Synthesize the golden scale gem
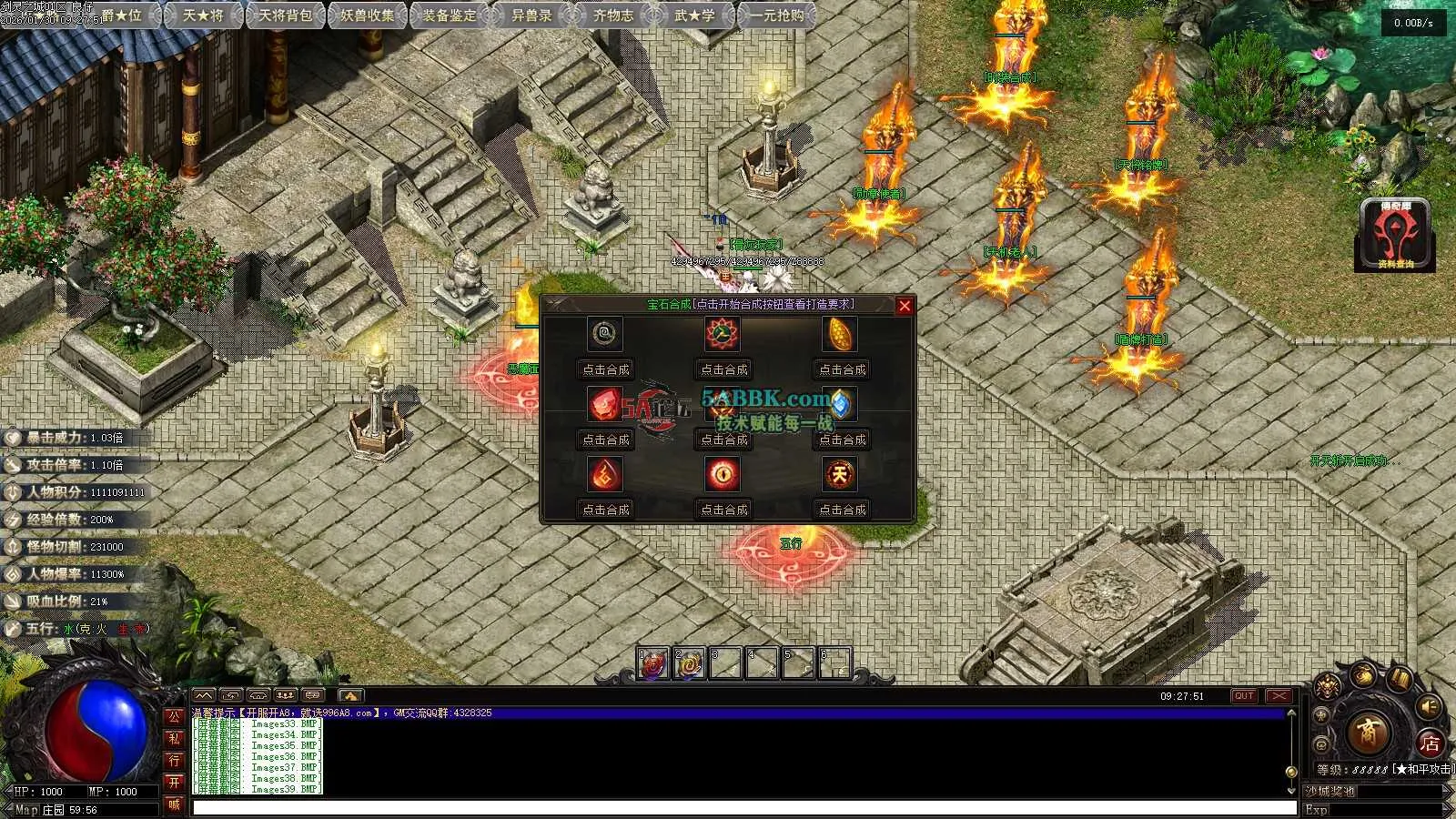 [x=842, y=369]
